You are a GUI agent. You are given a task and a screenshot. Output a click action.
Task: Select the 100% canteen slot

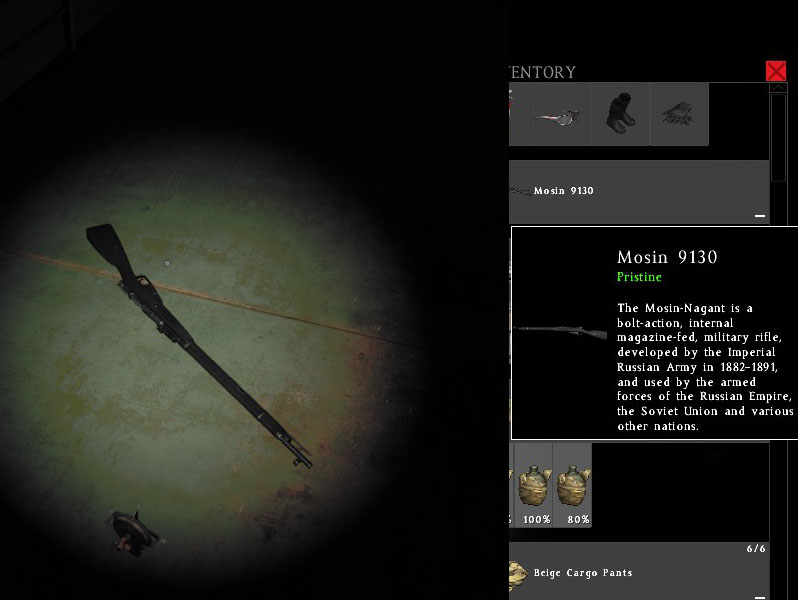(x=537, y=485)
